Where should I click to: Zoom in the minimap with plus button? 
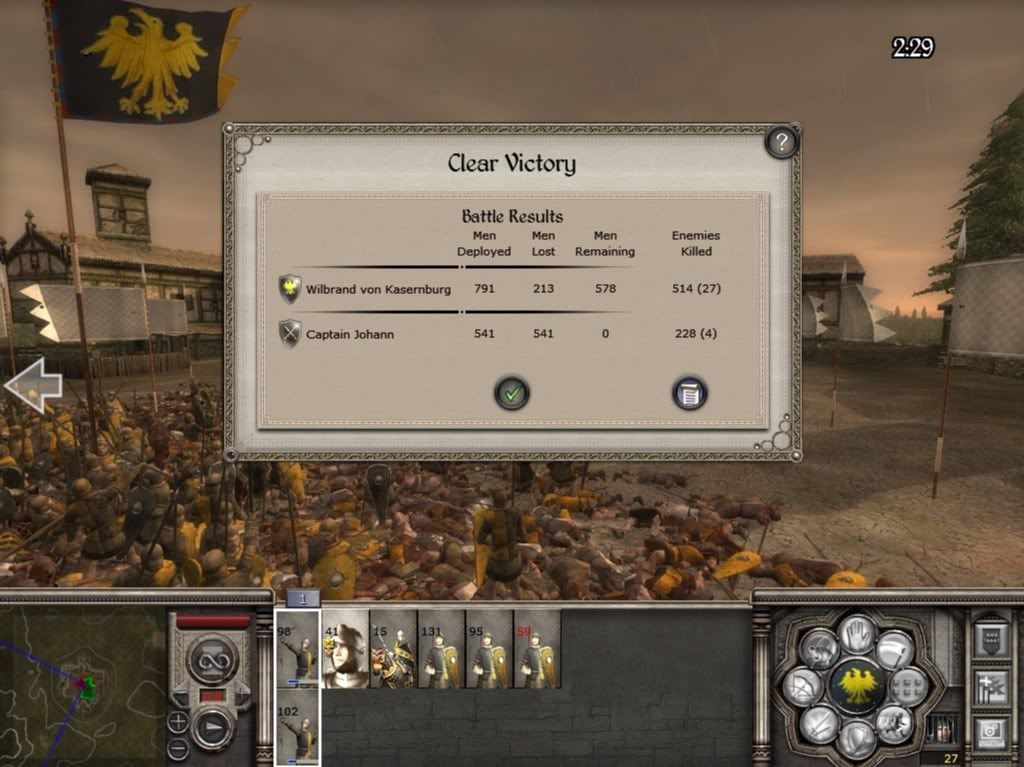pos(178,721)
